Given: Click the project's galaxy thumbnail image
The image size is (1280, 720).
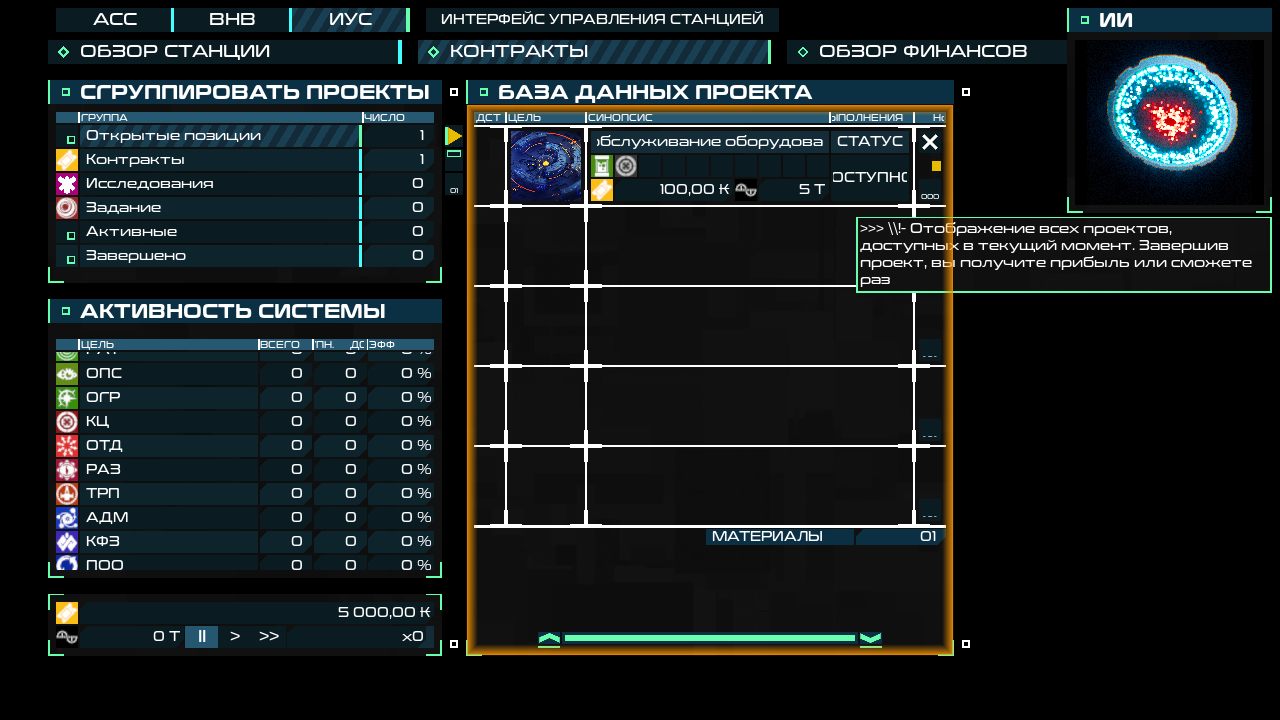Looking at the screenshot, I should [x=545, y=165].
